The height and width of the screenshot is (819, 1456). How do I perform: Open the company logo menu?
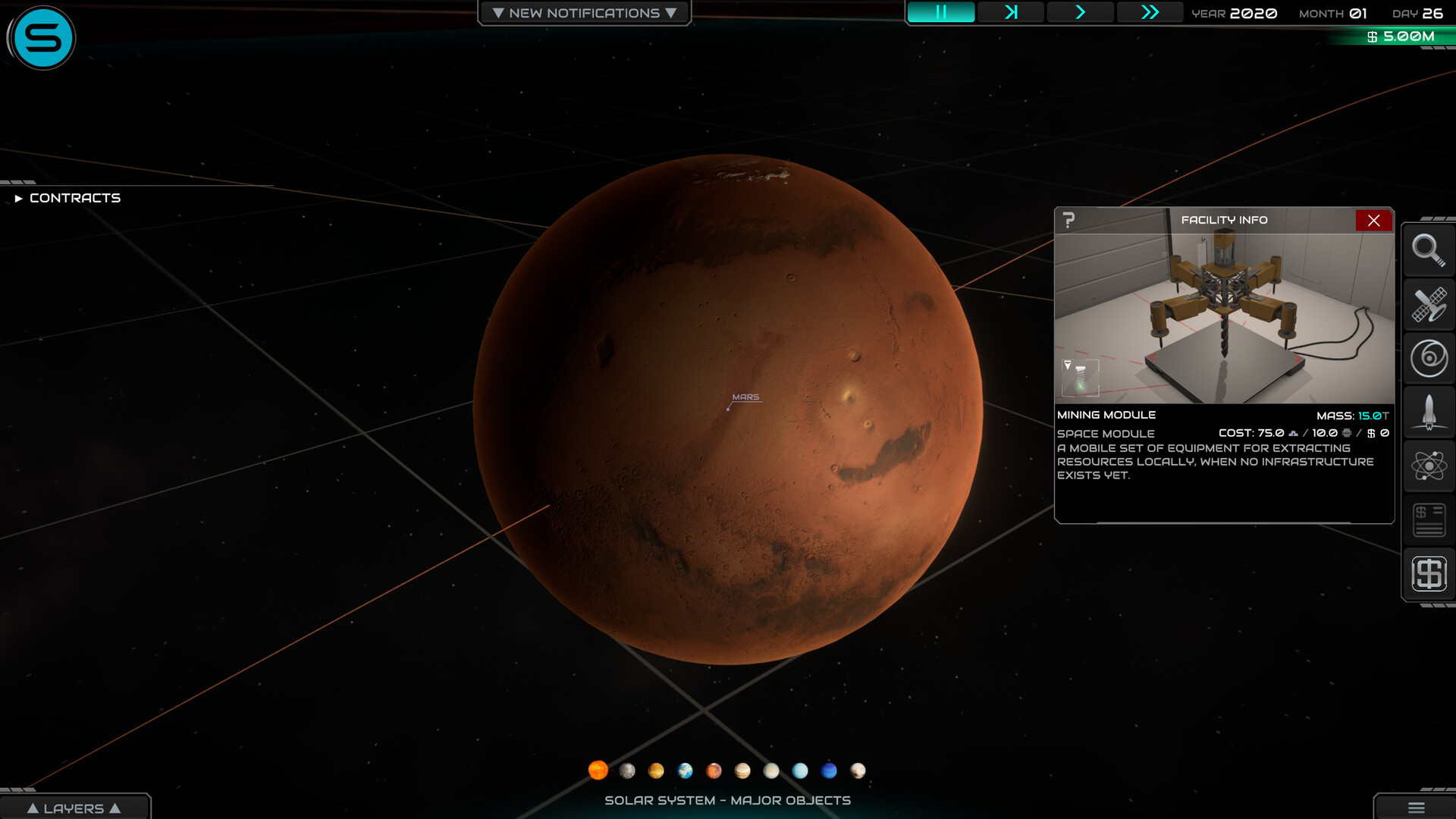pos(42,38)
